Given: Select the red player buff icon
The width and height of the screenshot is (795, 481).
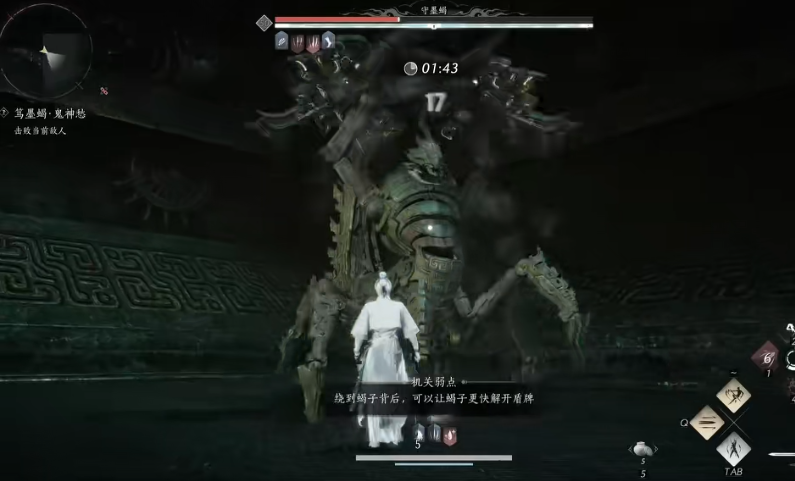Looking at the screenshot, I should [452, 435].
